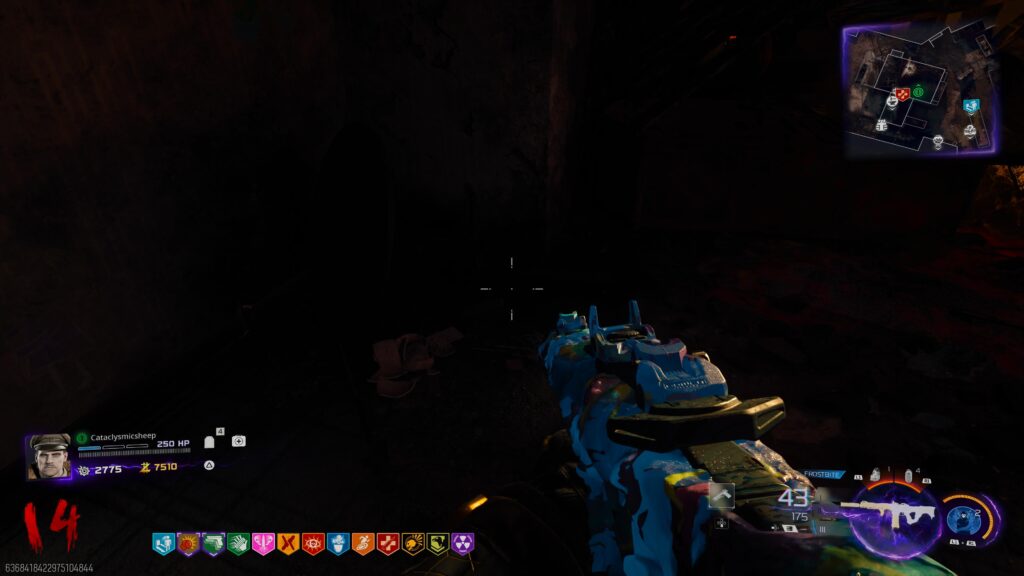Select the green claw hand perk icon

[x=238, y=543]
